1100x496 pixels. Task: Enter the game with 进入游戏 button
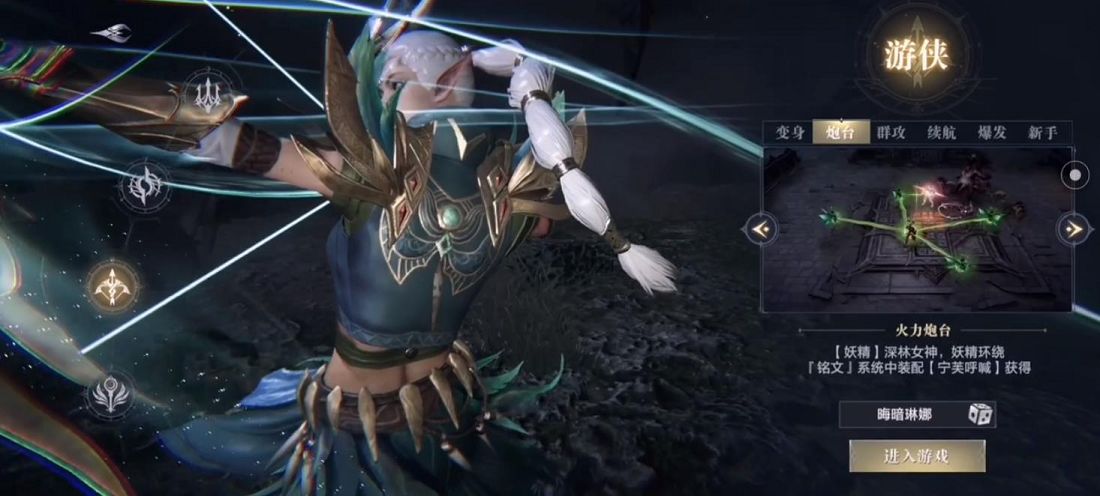pyautogui.click(x=917, y=456)
